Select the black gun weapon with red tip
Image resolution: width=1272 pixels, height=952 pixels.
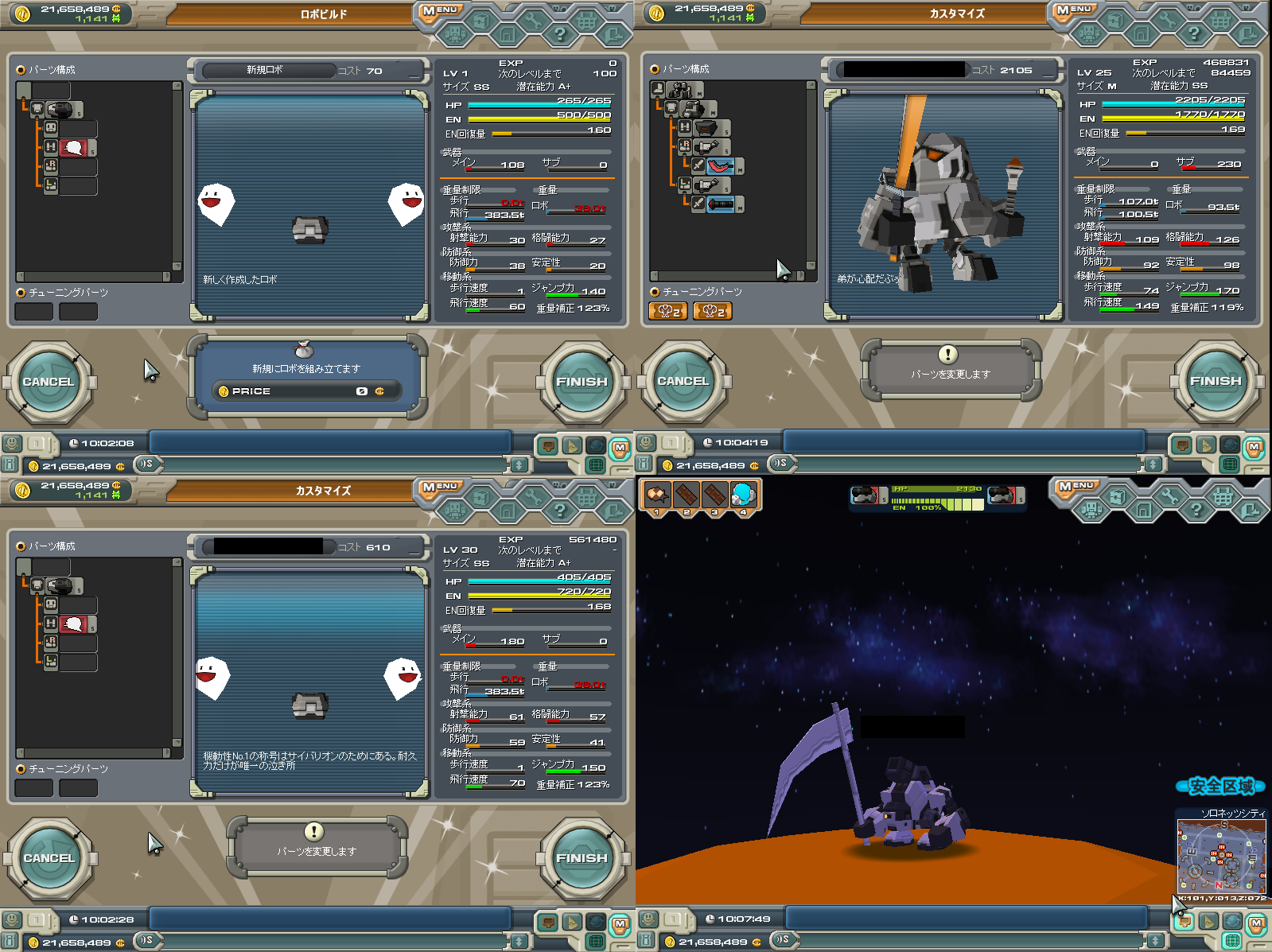(720, 204)
